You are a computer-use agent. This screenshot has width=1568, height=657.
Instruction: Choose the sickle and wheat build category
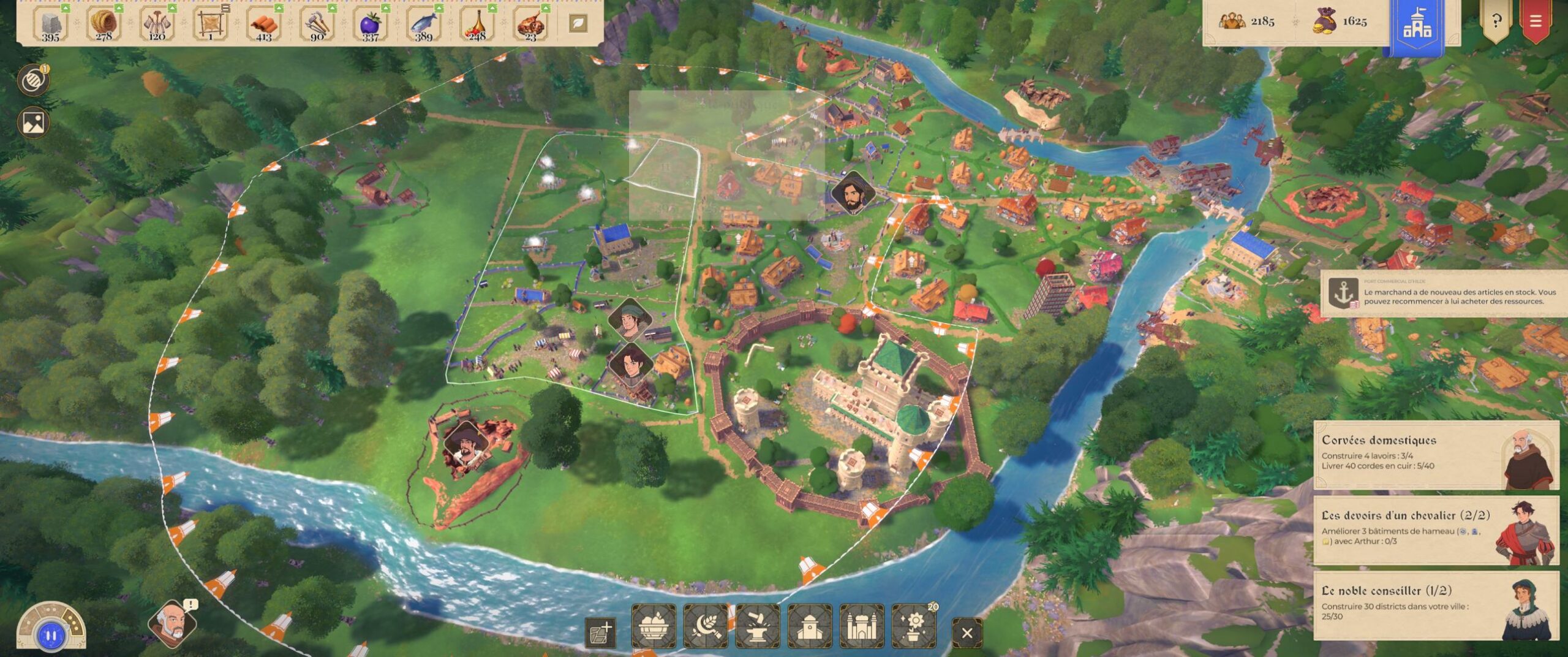click(x=706, y=626)
